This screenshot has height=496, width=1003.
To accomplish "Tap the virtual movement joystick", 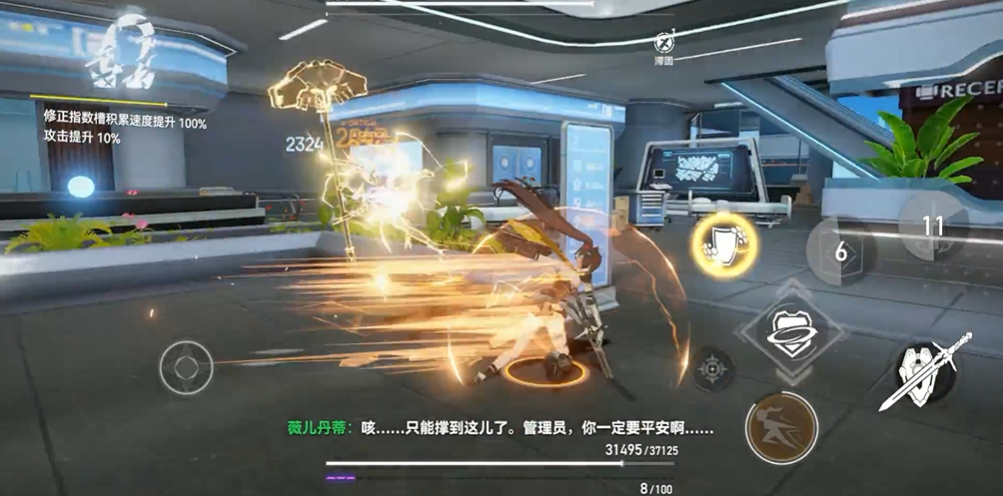I will coord(186,367).
